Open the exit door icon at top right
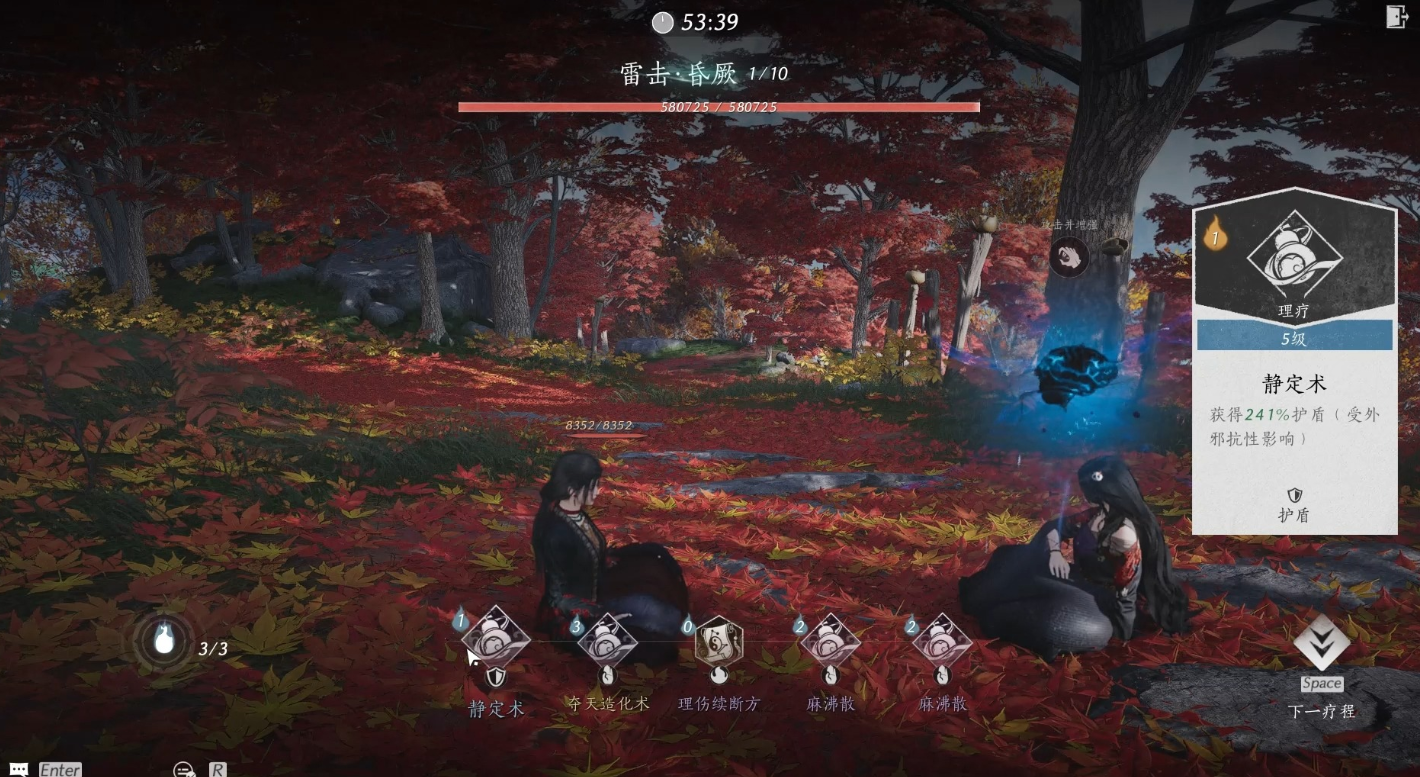The width and height of the screenshot is (1420, 777). (1397, 17)
